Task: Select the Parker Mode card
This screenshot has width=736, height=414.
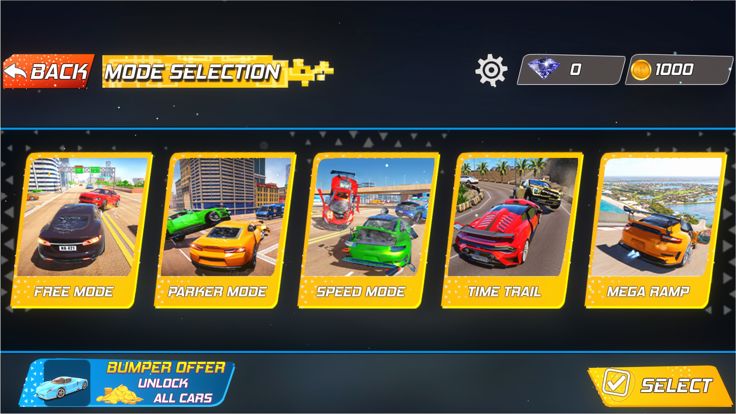Action: click(x=226, y=229)
